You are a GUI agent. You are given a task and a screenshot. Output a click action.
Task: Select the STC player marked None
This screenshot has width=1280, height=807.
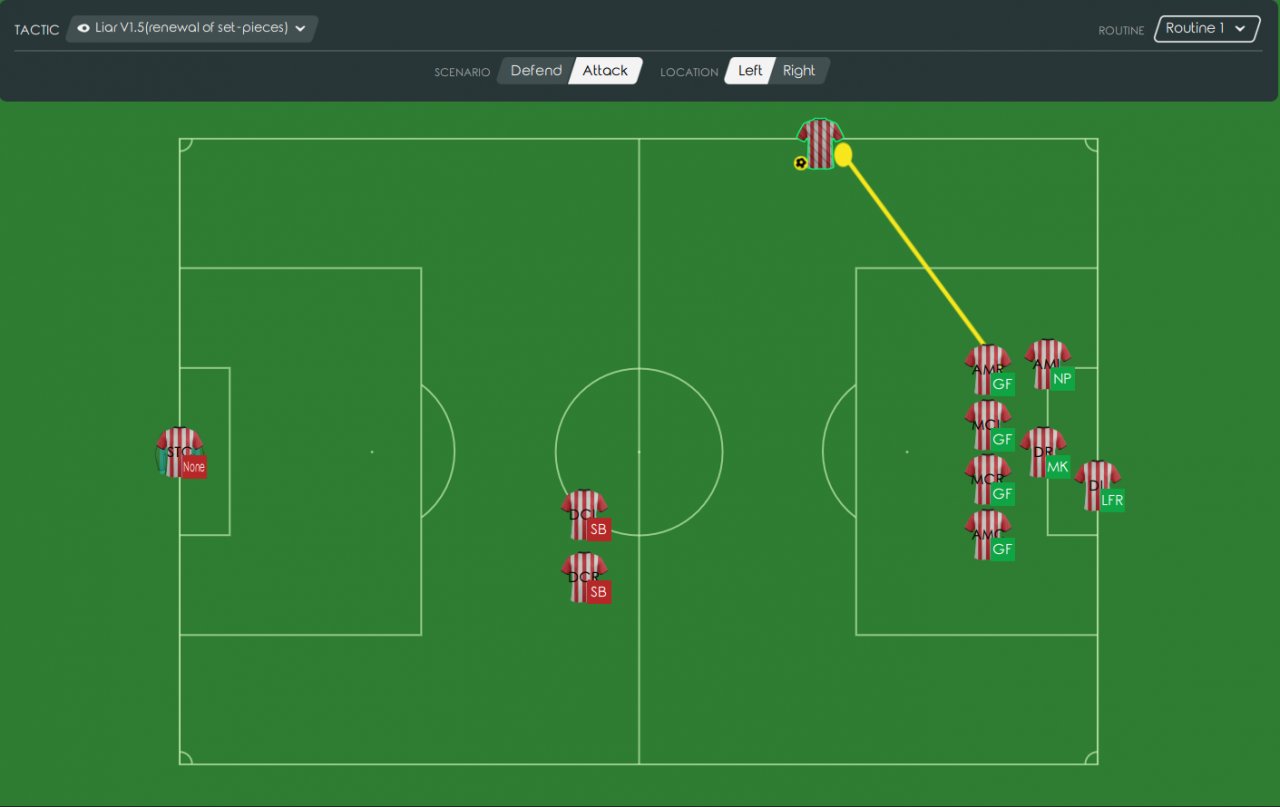pos(180,452)
